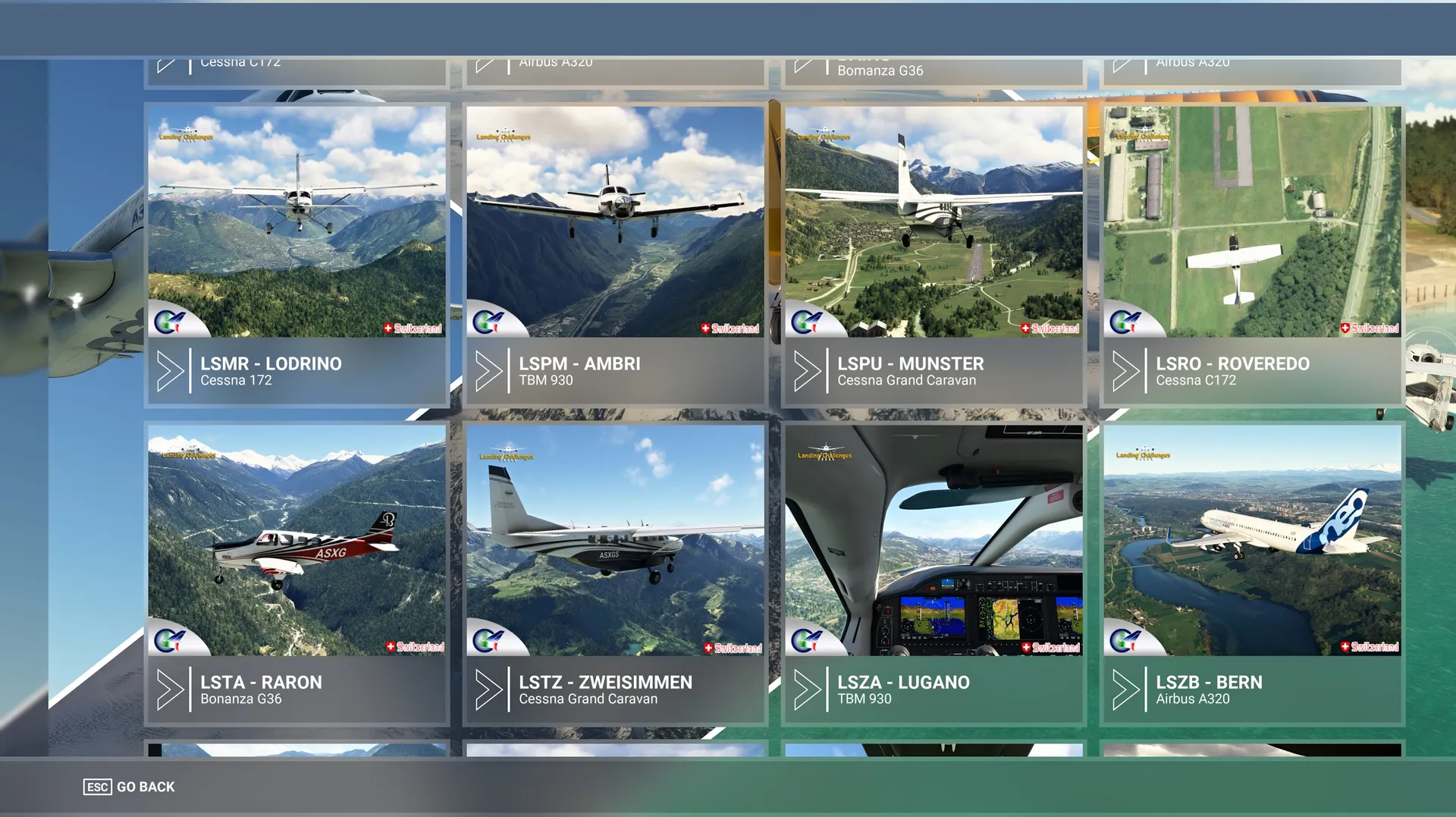Image resolution: width=1456 pixels, height=817 pixels.
Task: Click the Go Back button
Action: pos(130,787)
